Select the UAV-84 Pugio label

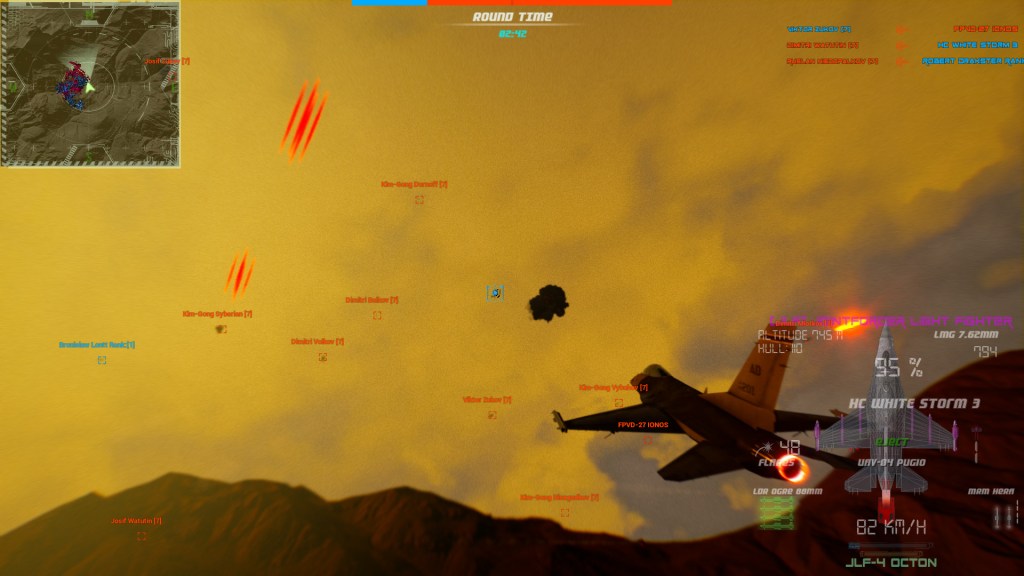pos(885,463)
